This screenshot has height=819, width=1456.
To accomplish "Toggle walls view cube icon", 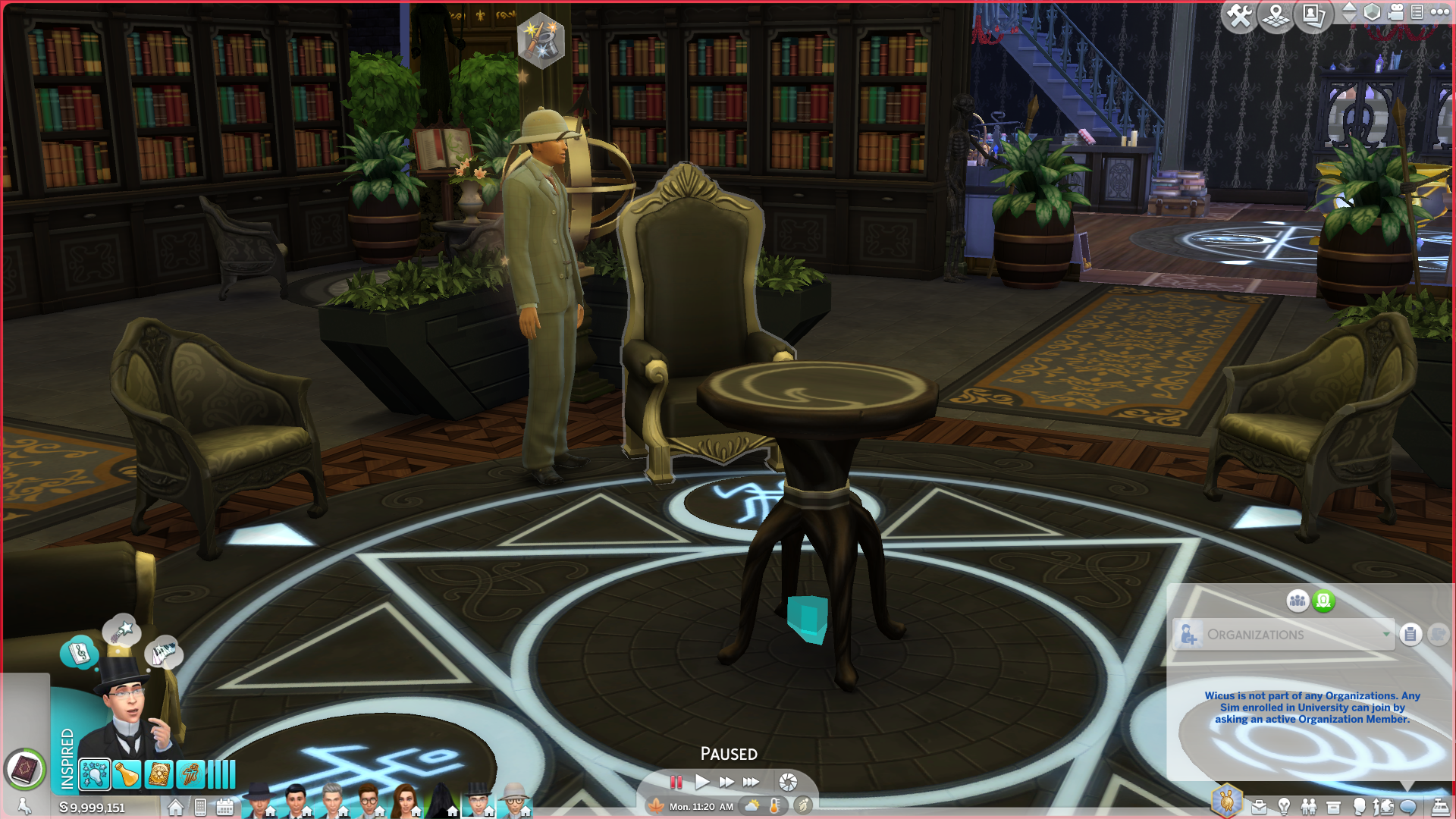I will 1372,12.
